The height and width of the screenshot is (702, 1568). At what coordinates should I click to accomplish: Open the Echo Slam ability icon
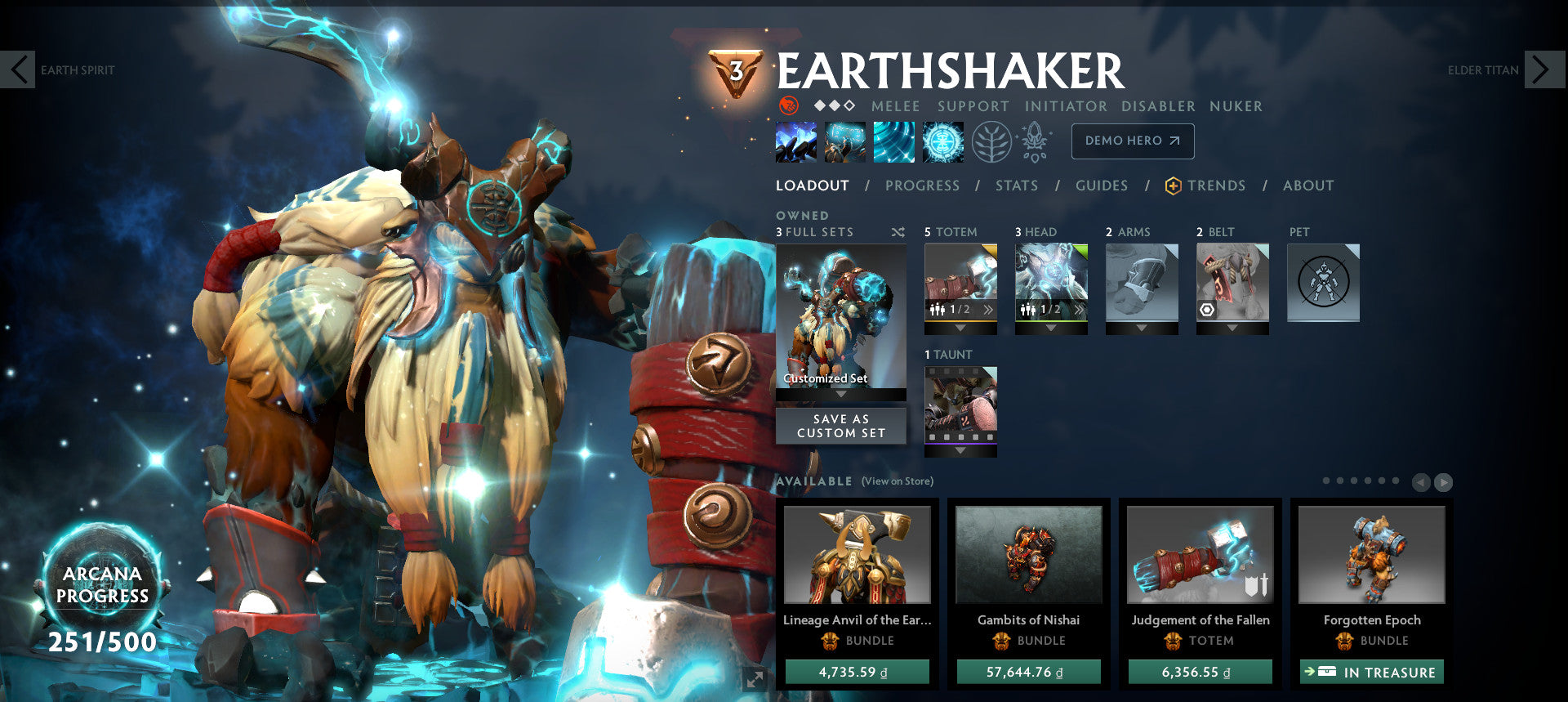(x=942, y=141)
